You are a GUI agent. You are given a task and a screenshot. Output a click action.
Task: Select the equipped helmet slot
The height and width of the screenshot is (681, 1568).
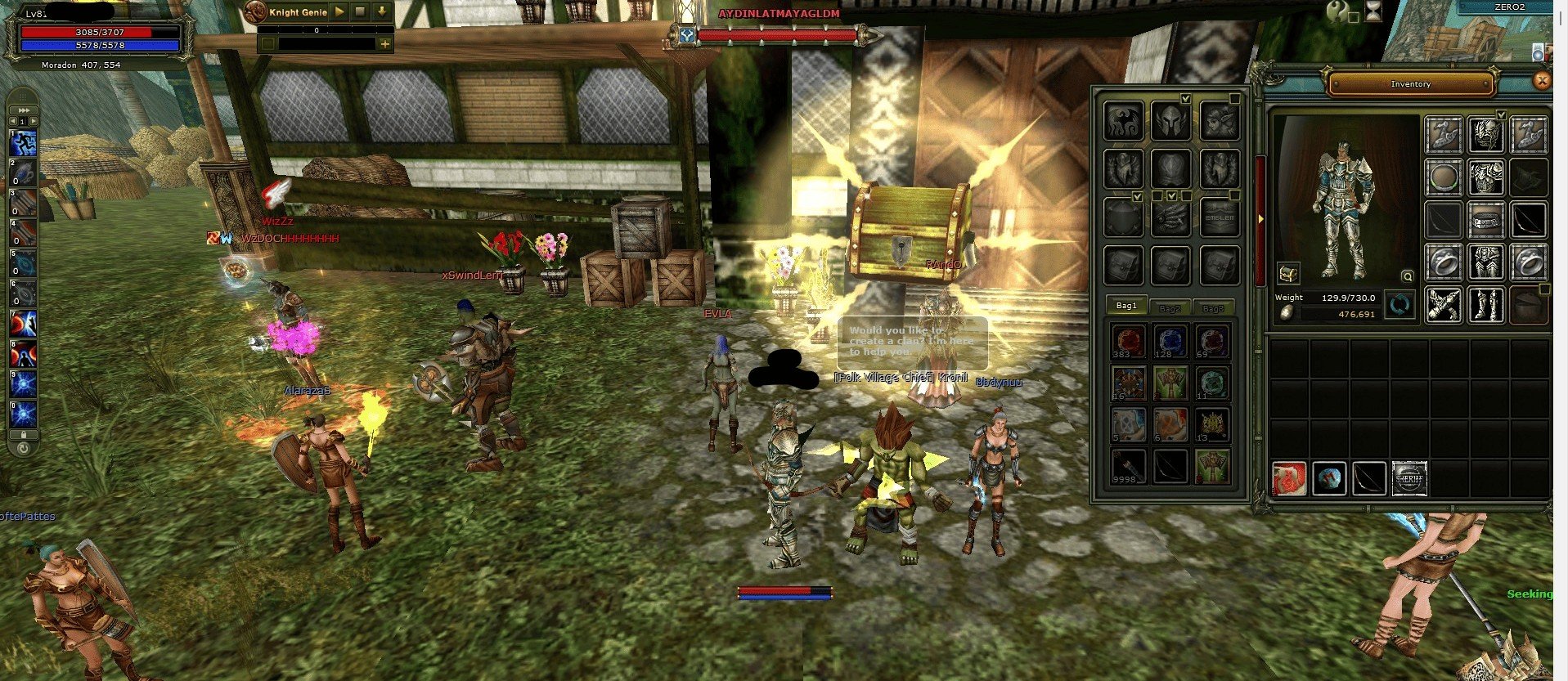pyautogui.click(x=1485, y=134)
